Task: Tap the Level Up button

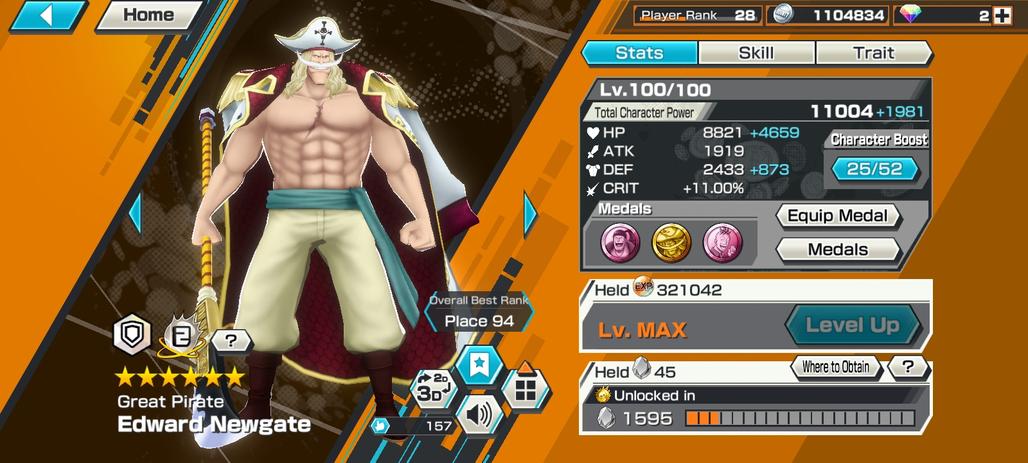Action: tap(851, 325)
